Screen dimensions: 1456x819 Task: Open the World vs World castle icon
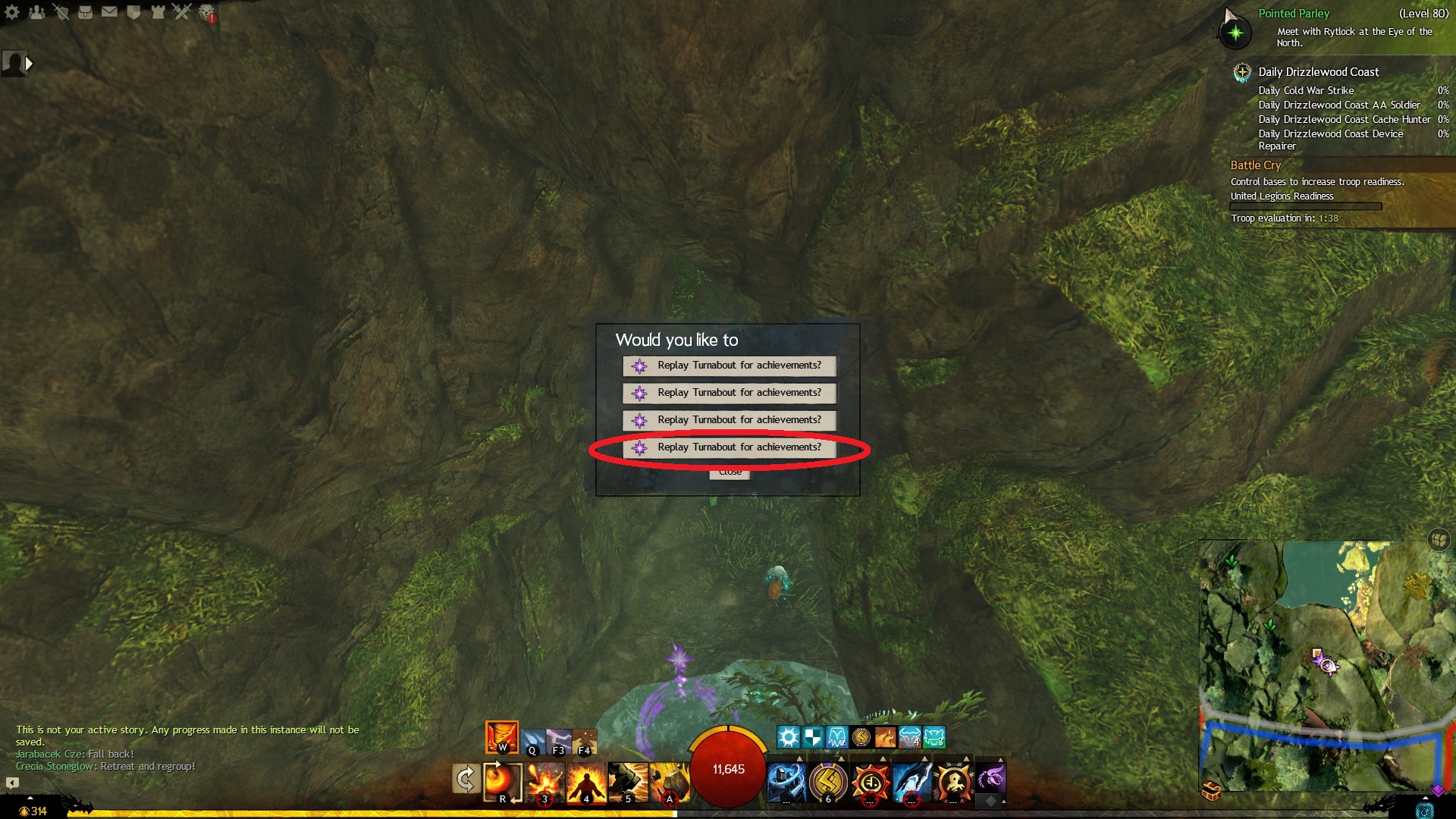(158, 12)
